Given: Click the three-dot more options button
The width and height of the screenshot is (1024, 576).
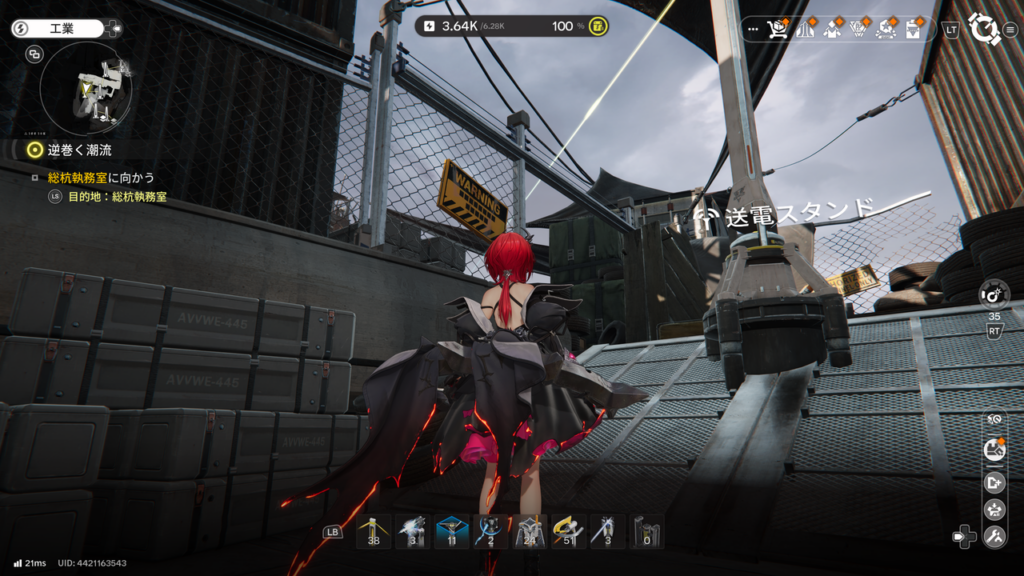Looking at the screenshot, I should tap(752, 29).
